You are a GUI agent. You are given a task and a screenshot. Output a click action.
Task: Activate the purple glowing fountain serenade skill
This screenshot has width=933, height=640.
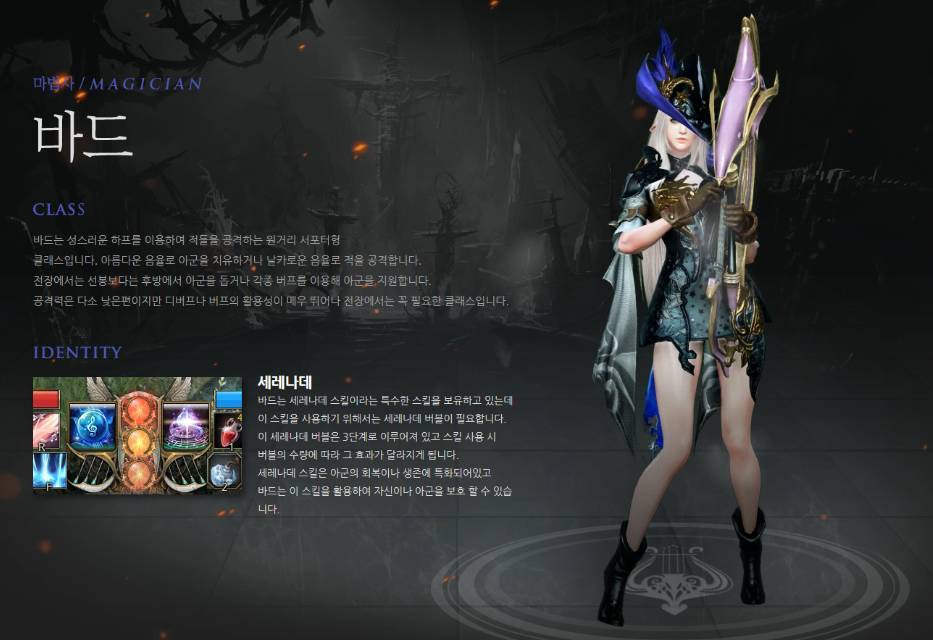[185, 427]
